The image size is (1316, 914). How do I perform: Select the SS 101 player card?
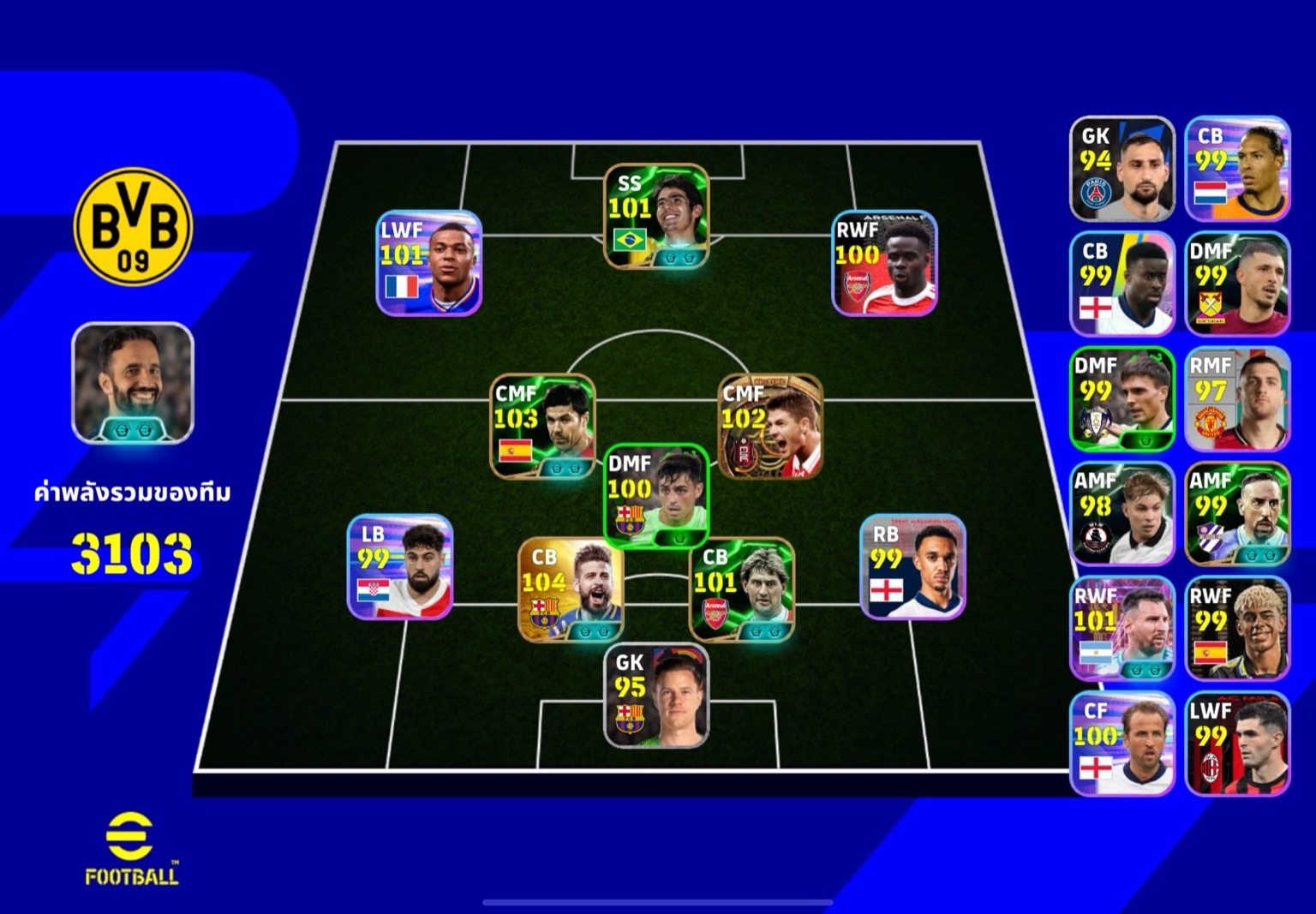tap(656, 216)
